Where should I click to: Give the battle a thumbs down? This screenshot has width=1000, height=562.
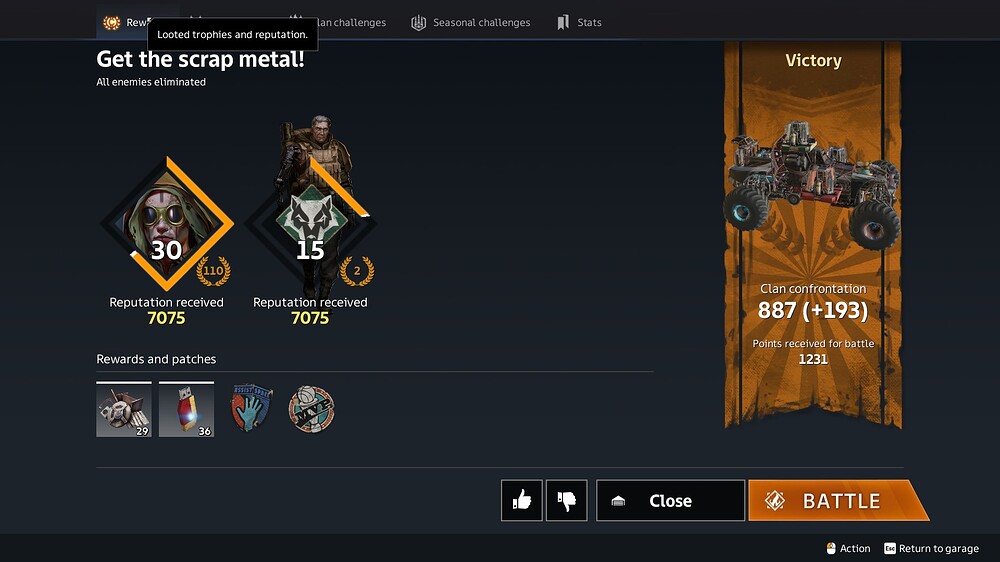[566, 501]
